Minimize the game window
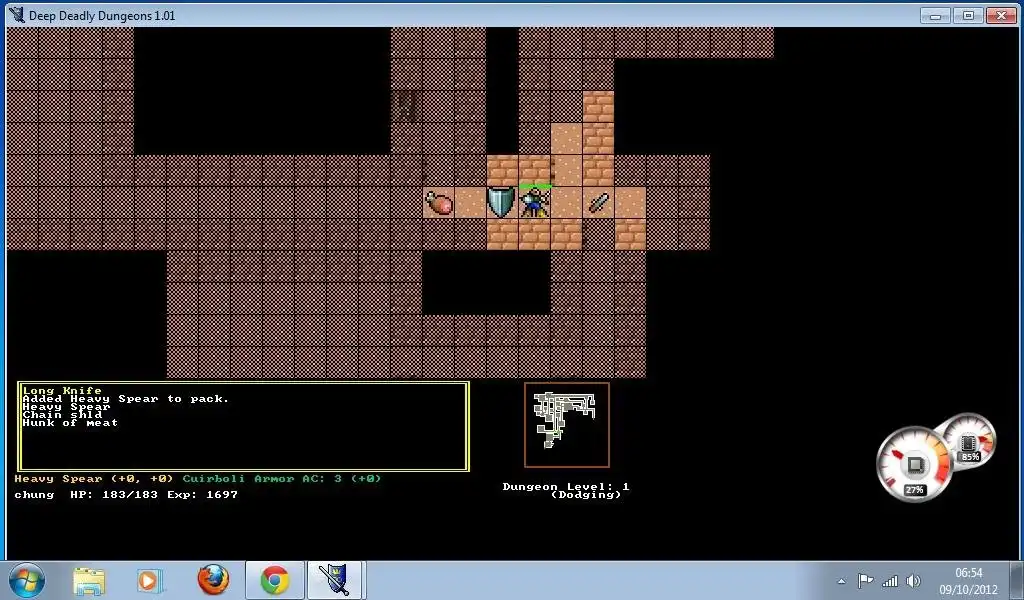 tap(935, 15)
